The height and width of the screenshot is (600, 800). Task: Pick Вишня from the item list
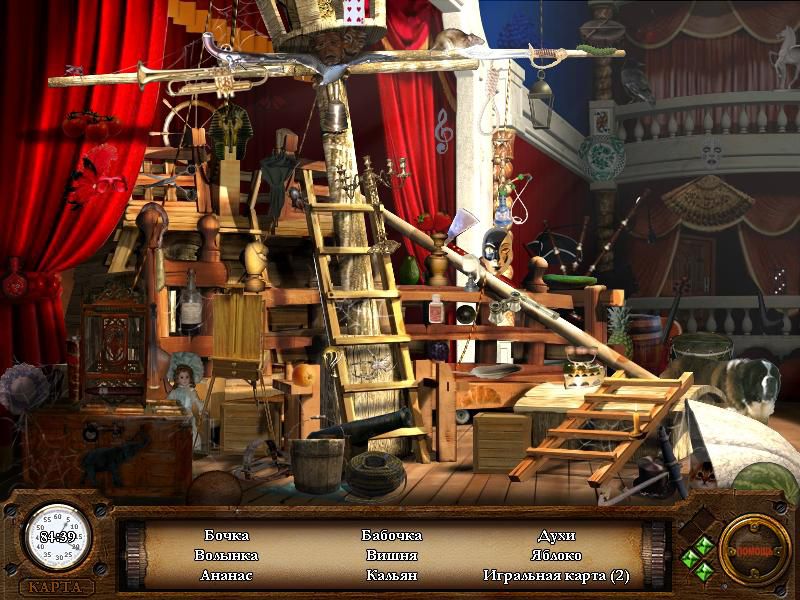pyautogui.click(x=391, y=555)
